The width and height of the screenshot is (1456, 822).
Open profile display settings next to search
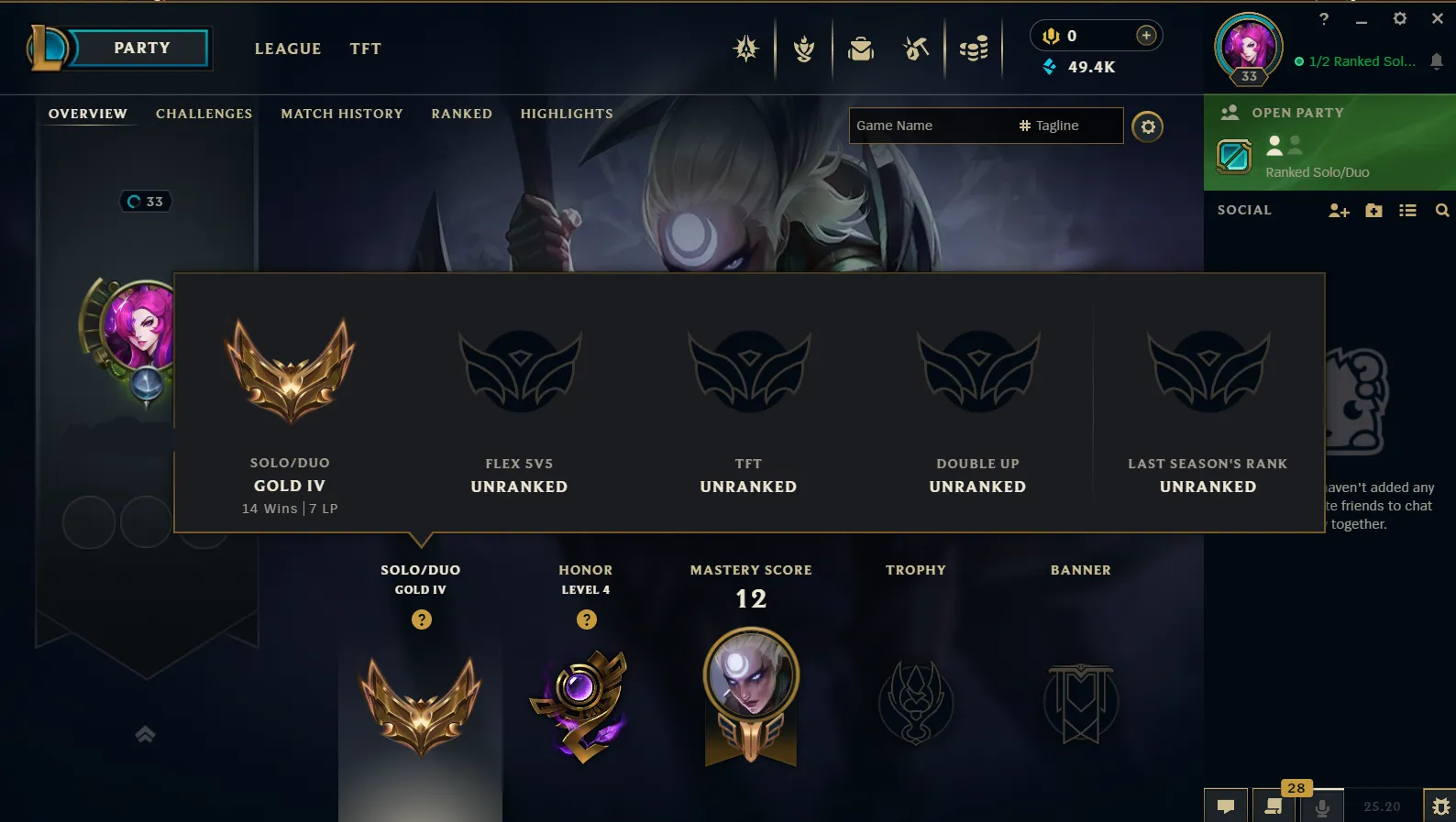point(1148,126)
